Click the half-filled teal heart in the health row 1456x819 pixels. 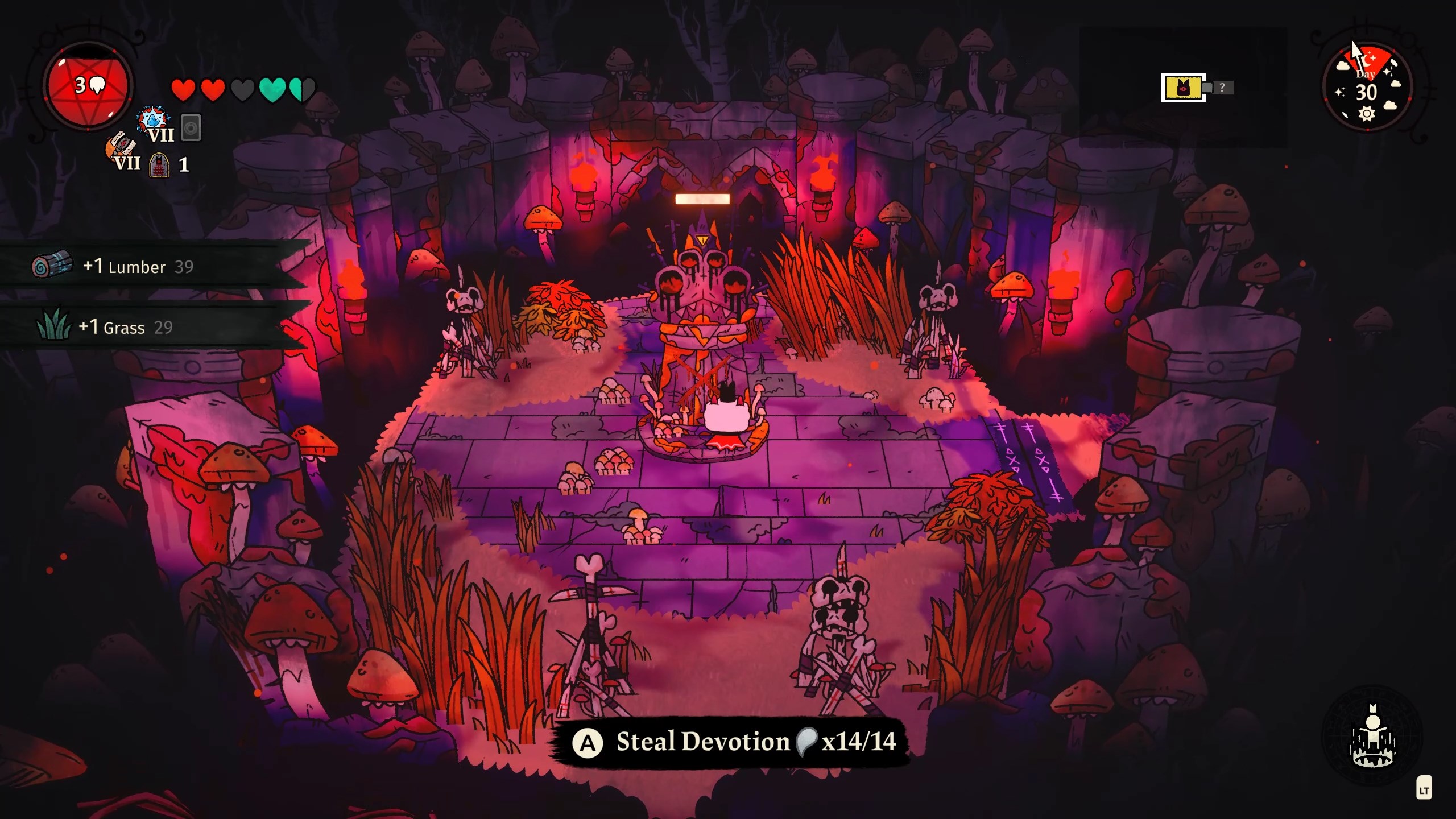tap(300, 90)
